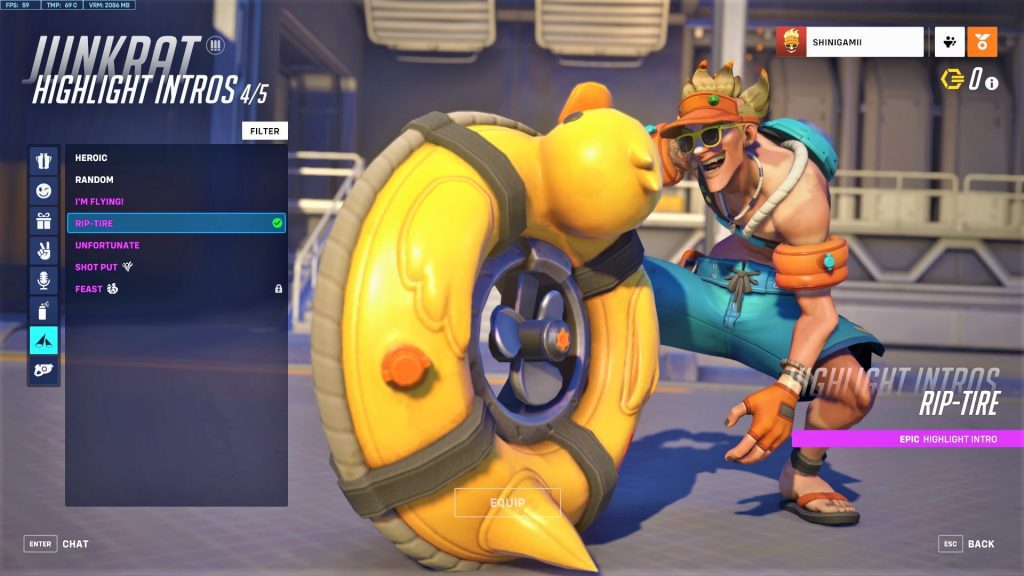Open the emotes smiley face tab

(43, 190)
